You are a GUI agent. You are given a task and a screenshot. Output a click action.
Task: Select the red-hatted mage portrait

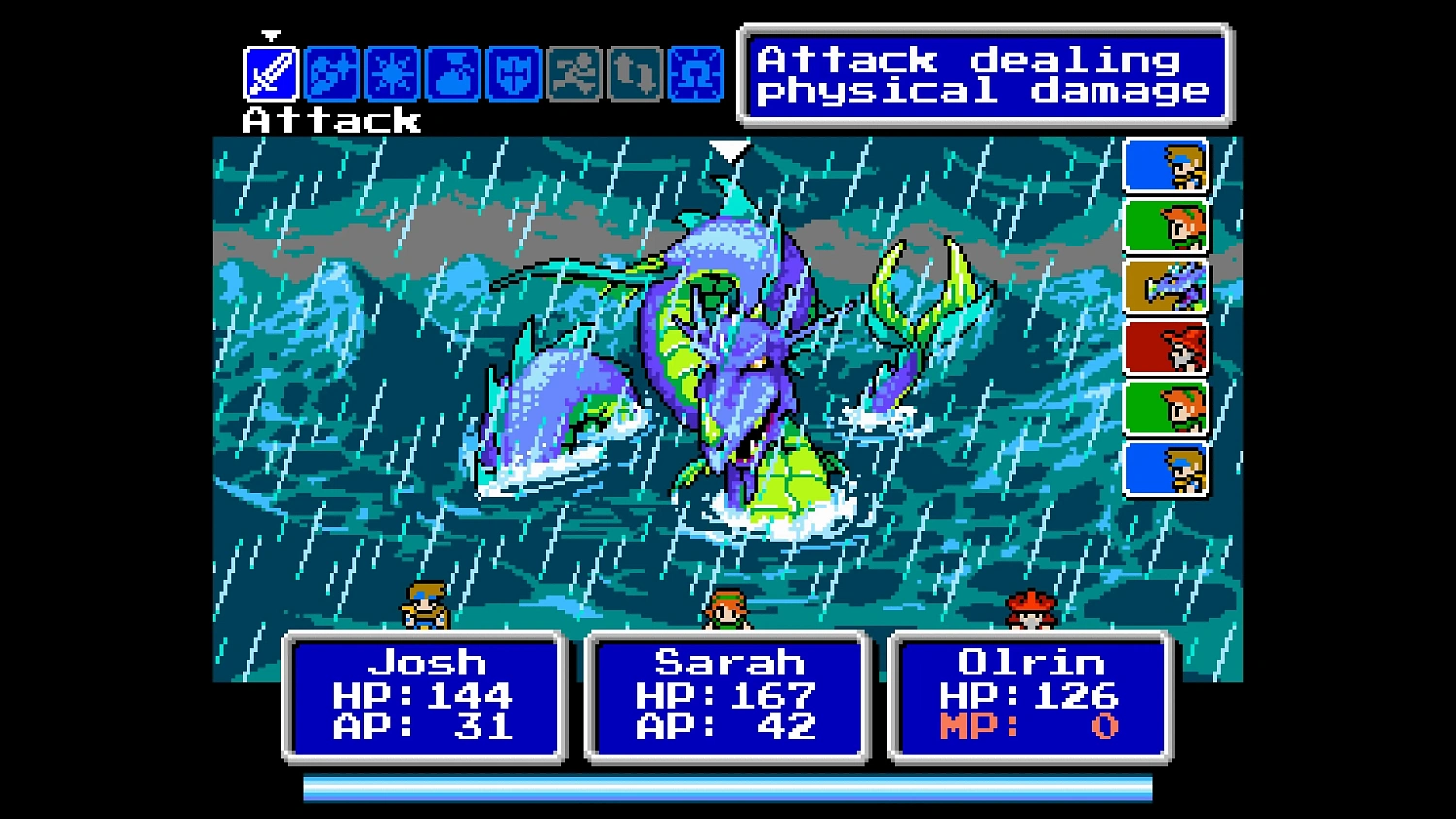(1165, 347)
